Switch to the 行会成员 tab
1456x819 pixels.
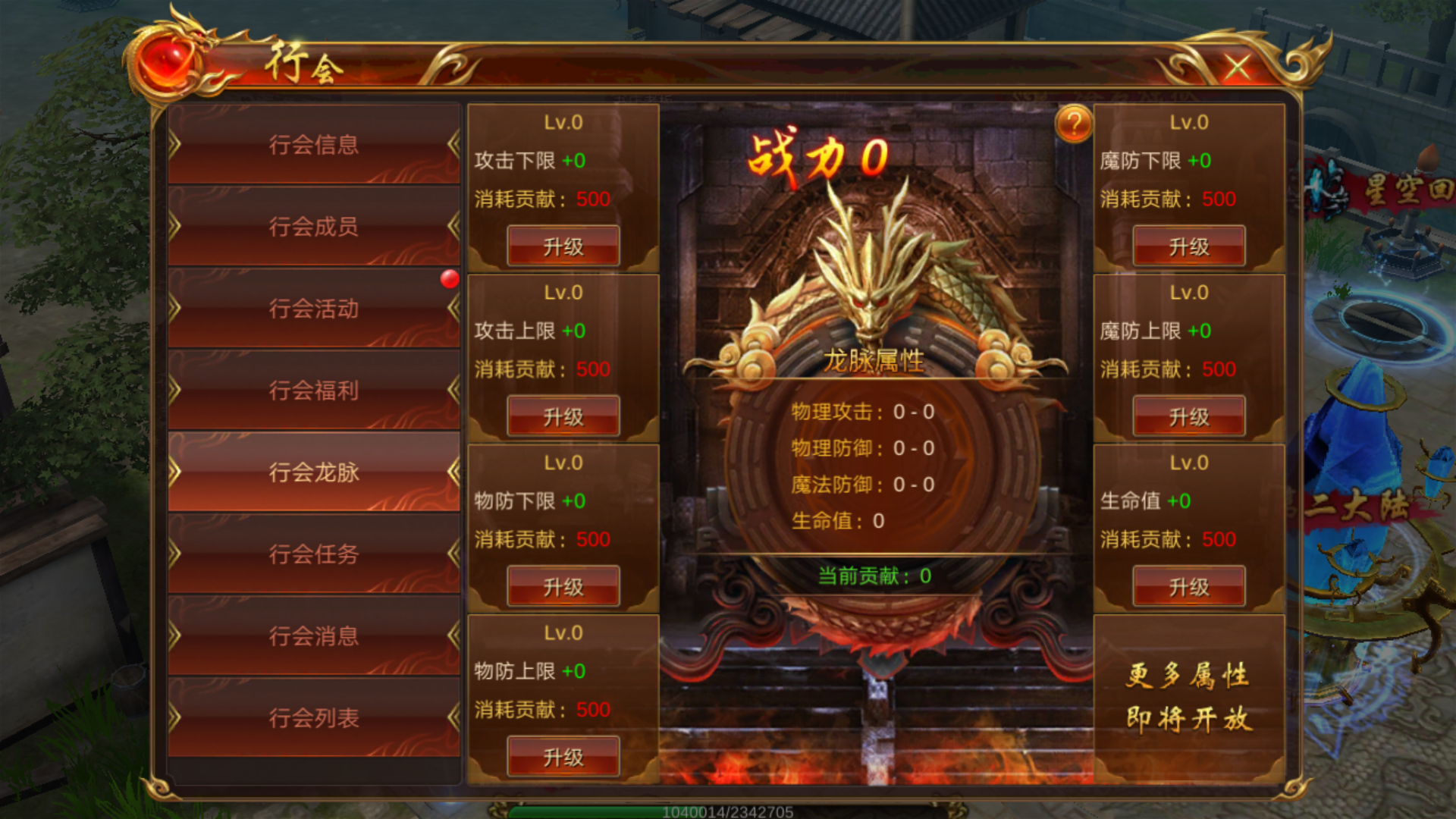point(314,227)
